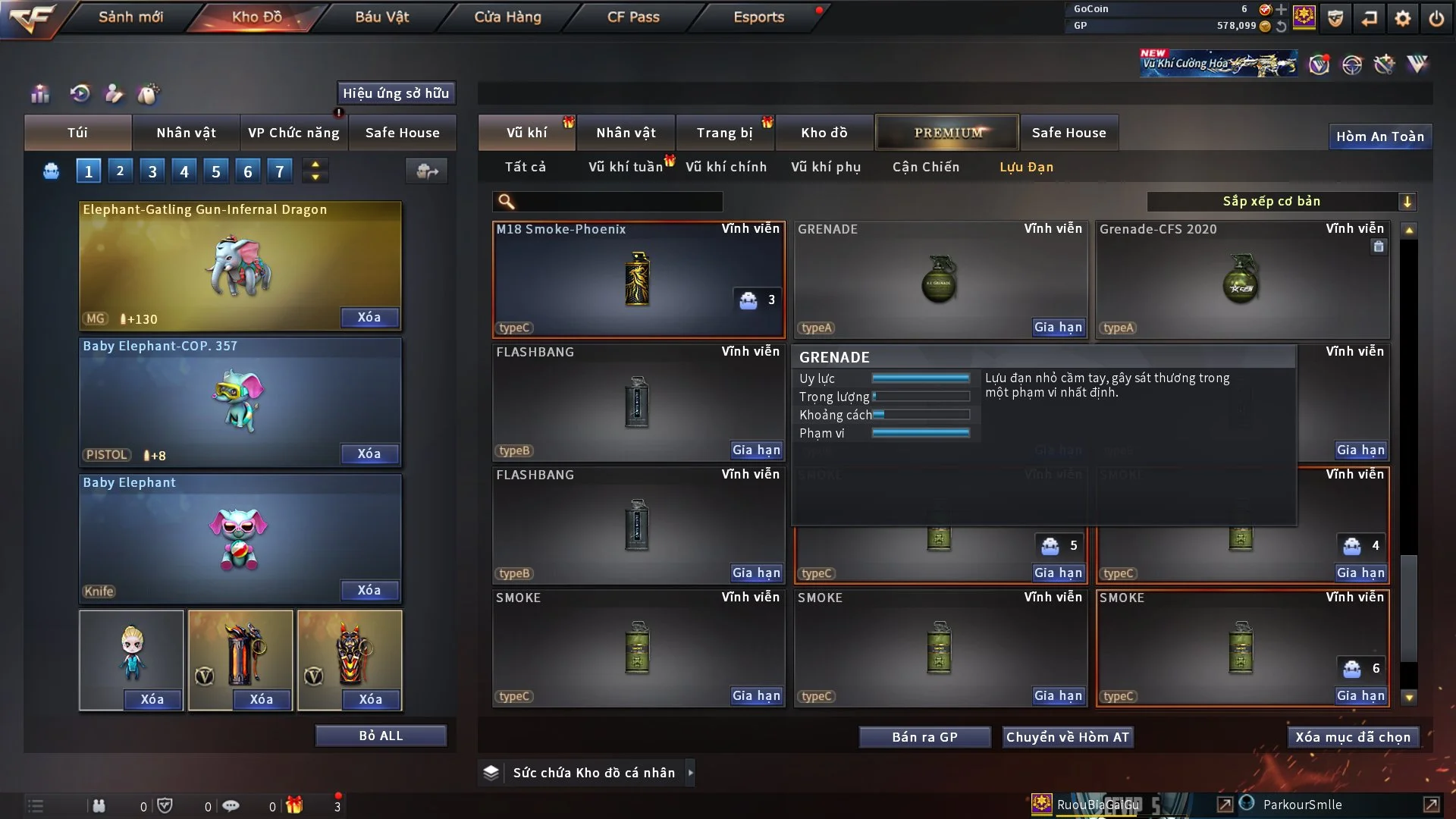
Task: Select the M18 Smoke-Phoenix item
Action: [x=638, y=280]
